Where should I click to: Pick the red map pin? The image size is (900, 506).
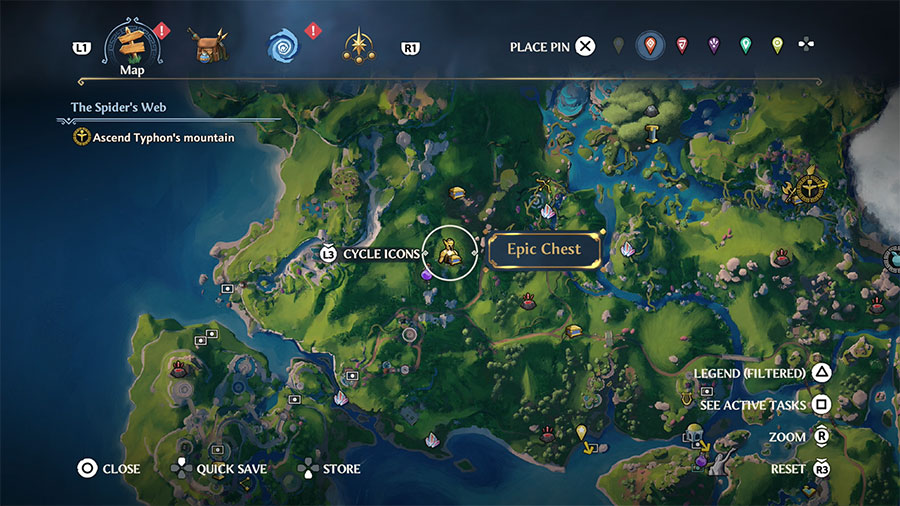[x=682, y=46]
